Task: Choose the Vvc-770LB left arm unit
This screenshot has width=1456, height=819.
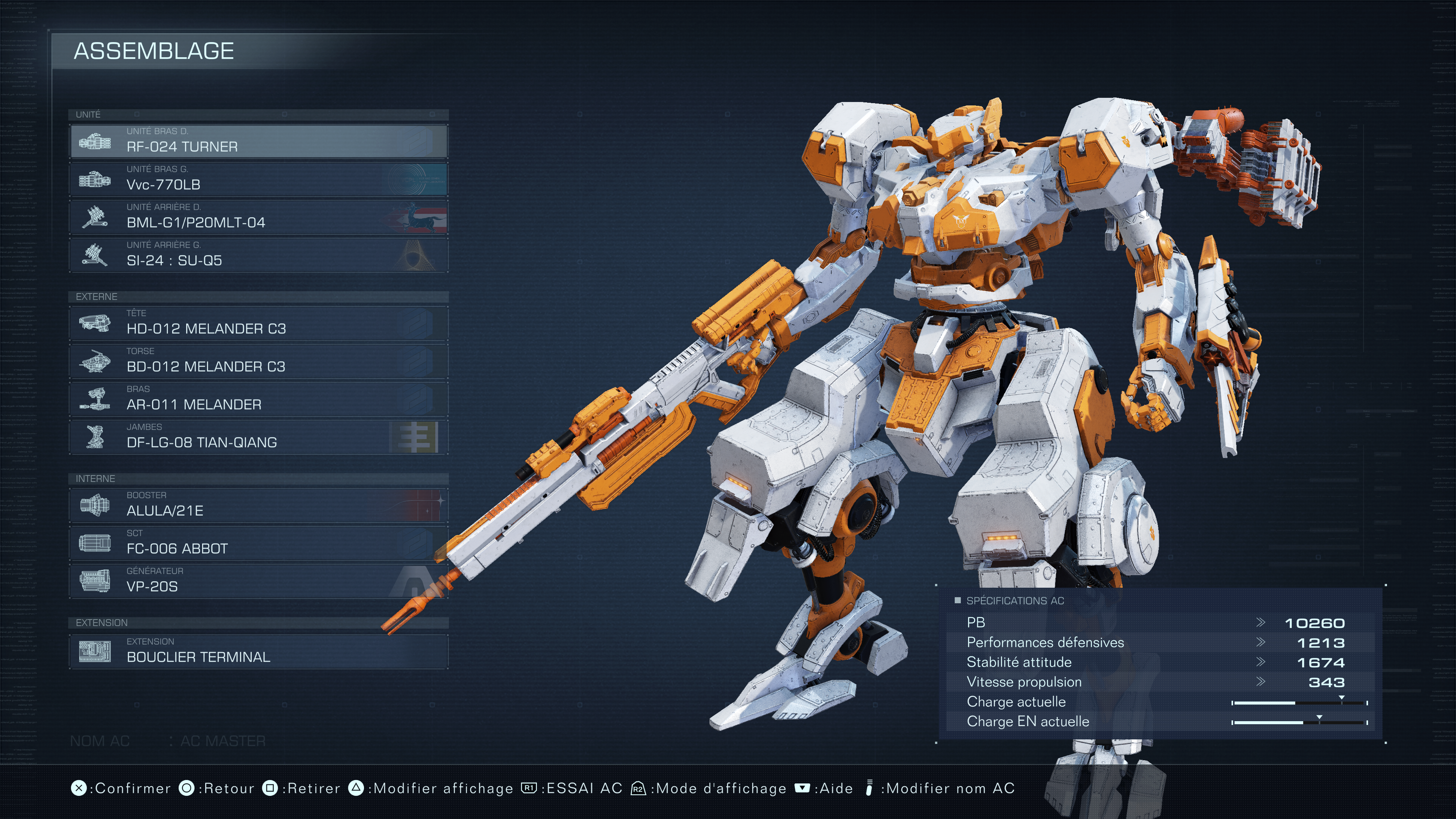Action: point(259,179)
